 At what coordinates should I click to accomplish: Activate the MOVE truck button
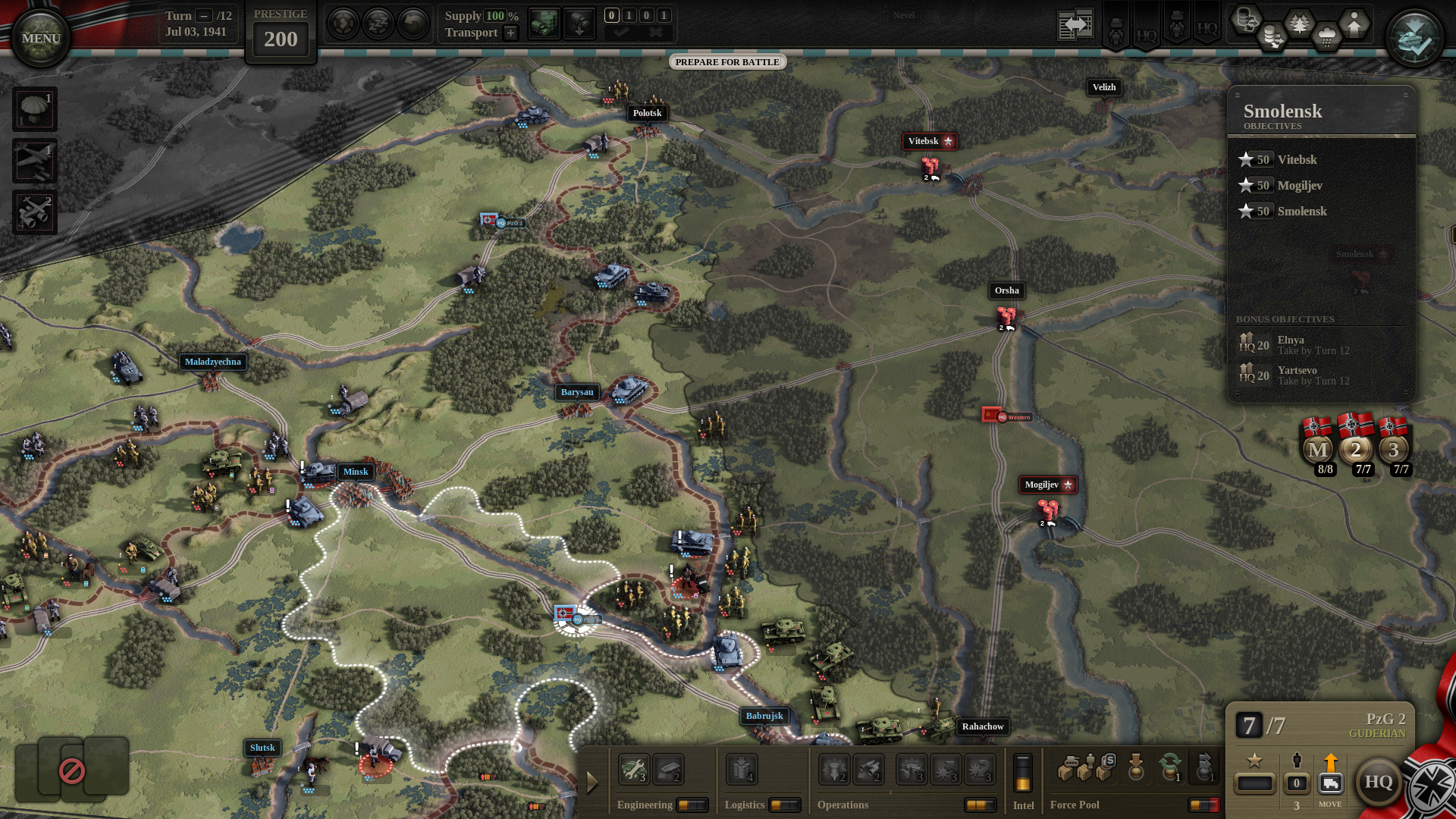[x=1330, y=783]
